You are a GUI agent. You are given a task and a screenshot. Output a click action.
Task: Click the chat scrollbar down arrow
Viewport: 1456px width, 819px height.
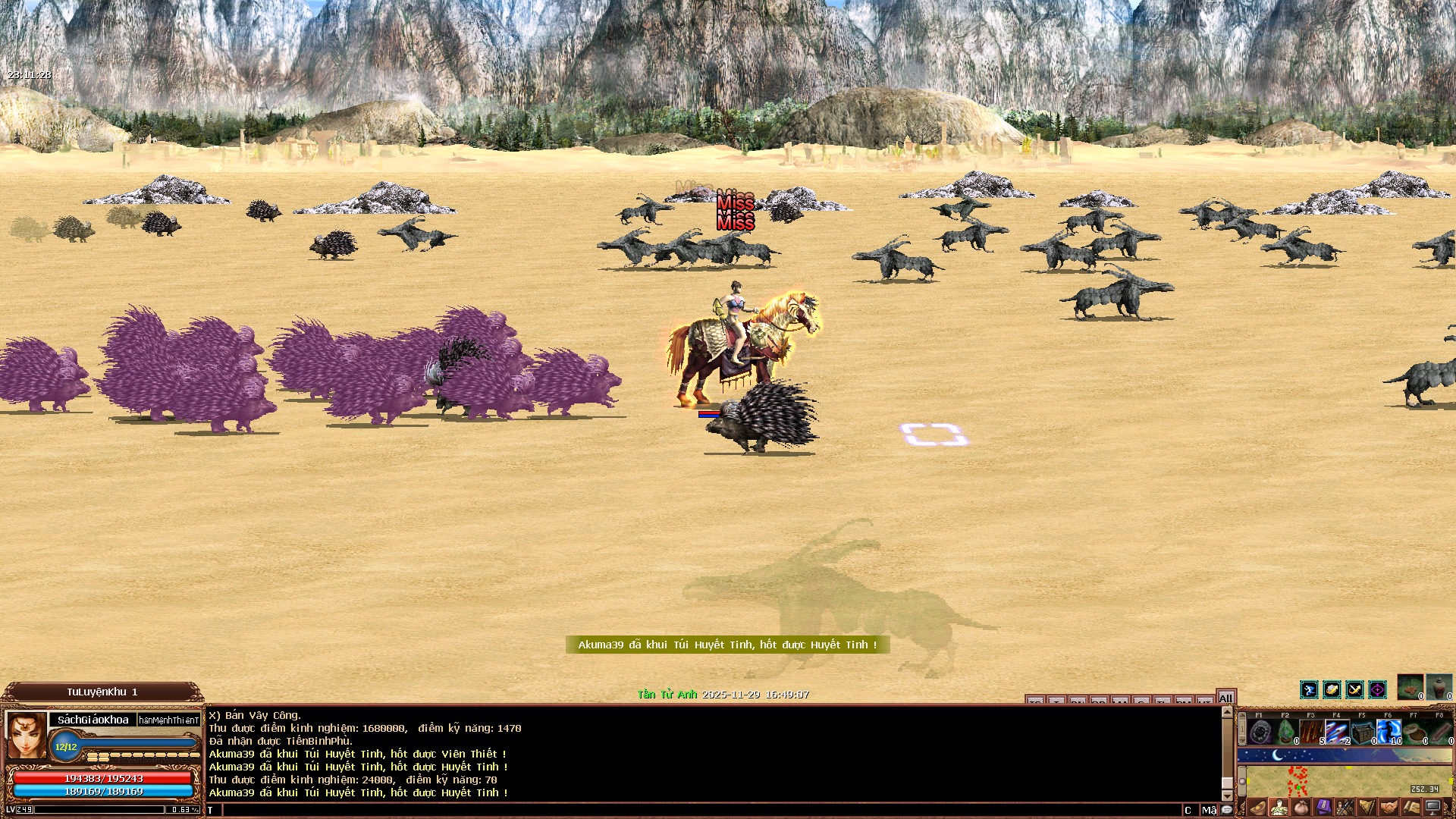pyautogui.click(x=1227, y=796)
